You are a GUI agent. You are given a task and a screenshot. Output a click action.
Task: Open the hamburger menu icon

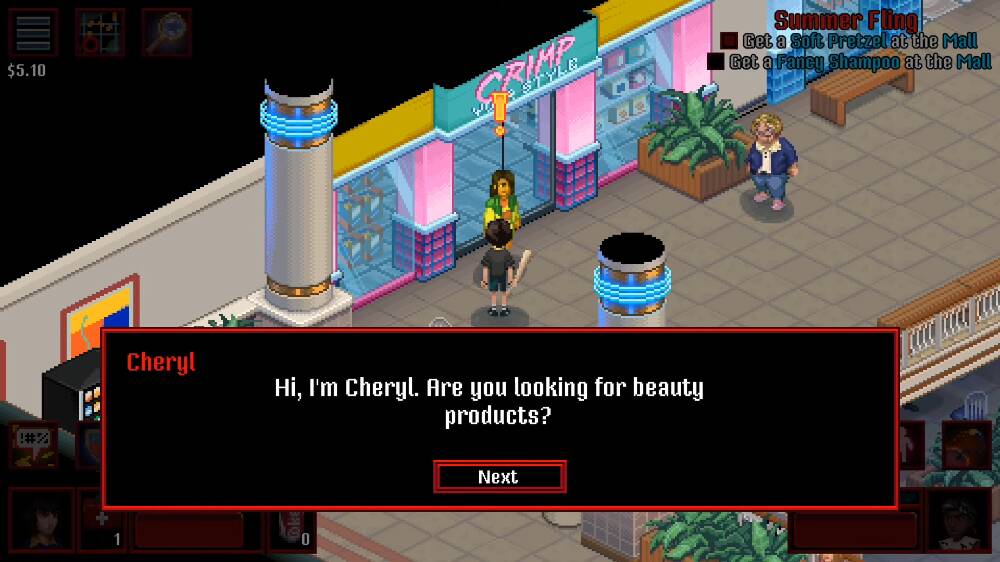tap(33, 33)
